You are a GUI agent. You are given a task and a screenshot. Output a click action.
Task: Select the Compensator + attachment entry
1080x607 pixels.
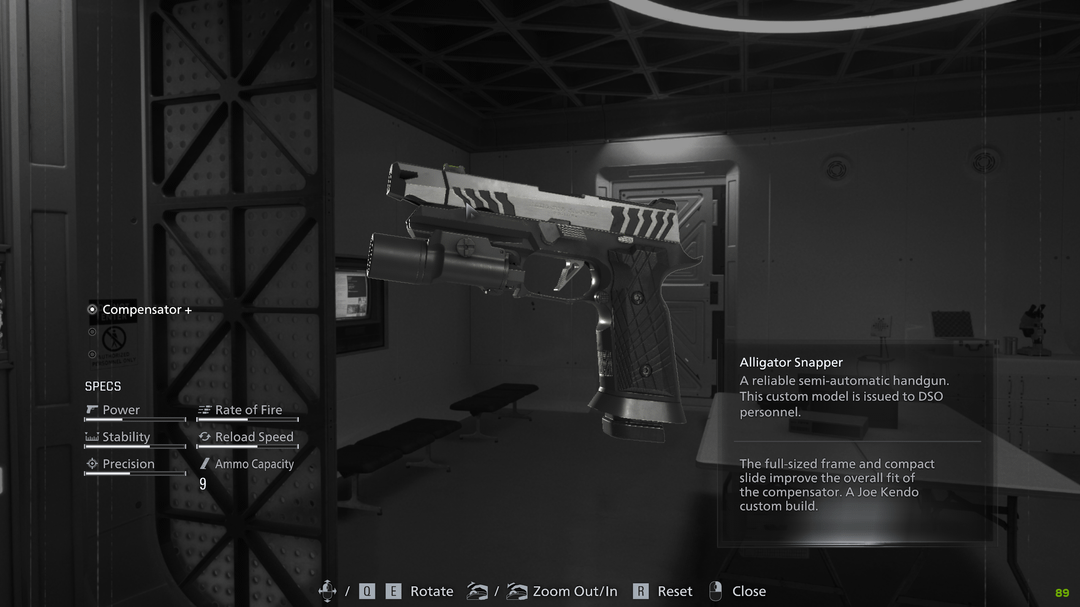[x=146, y=310]
